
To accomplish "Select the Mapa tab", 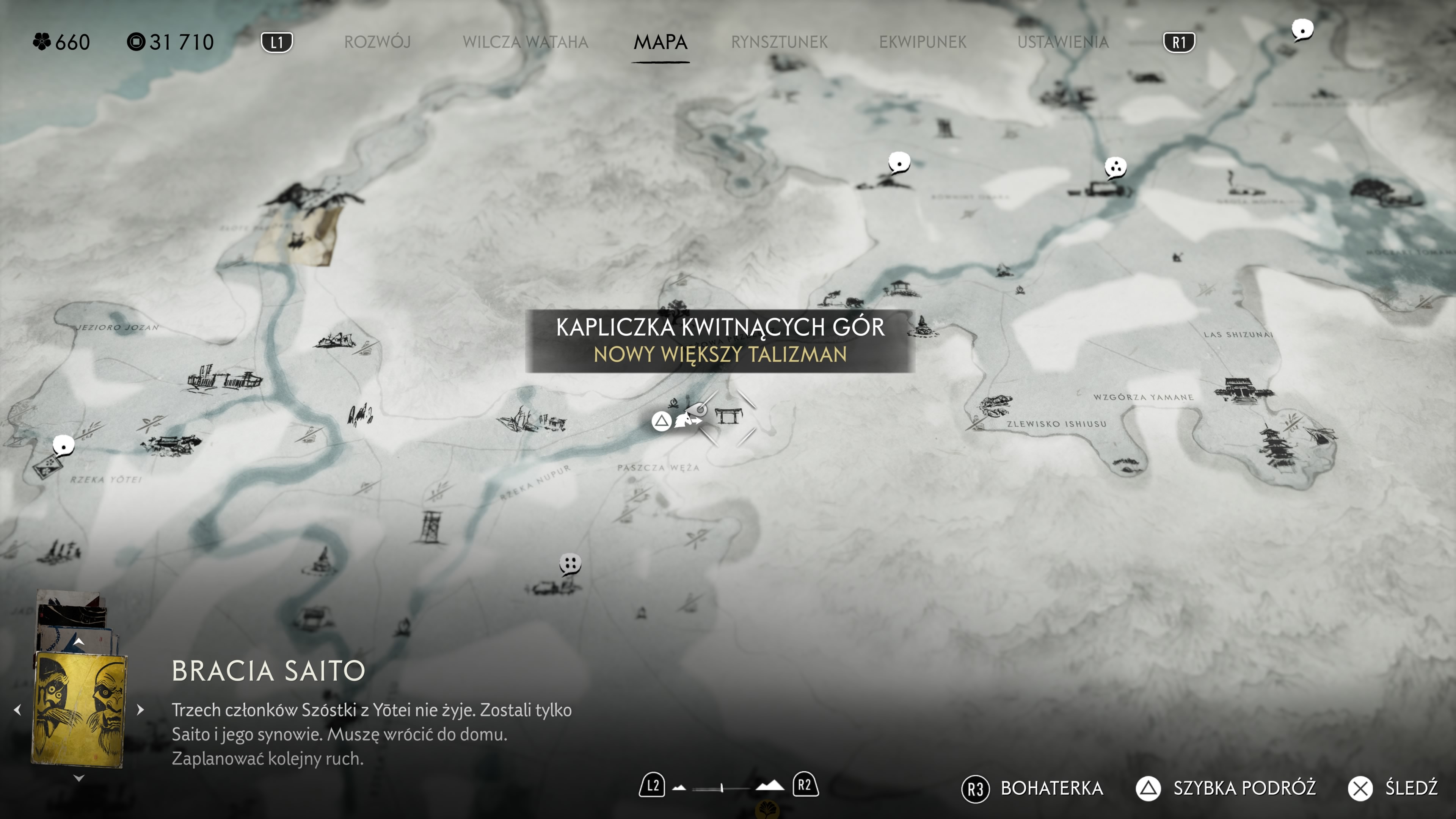I will (x=660, y=42).
